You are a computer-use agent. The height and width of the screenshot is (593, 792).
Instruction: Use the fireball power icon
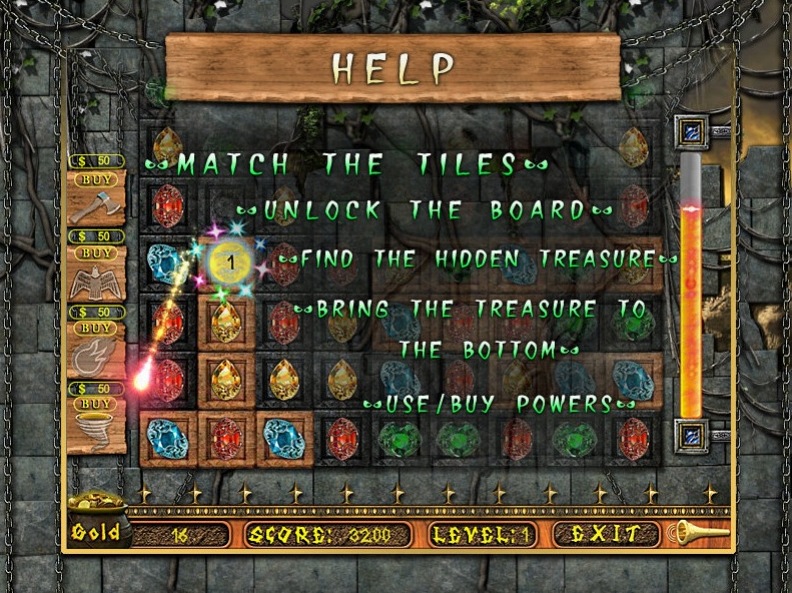[96, 357]
